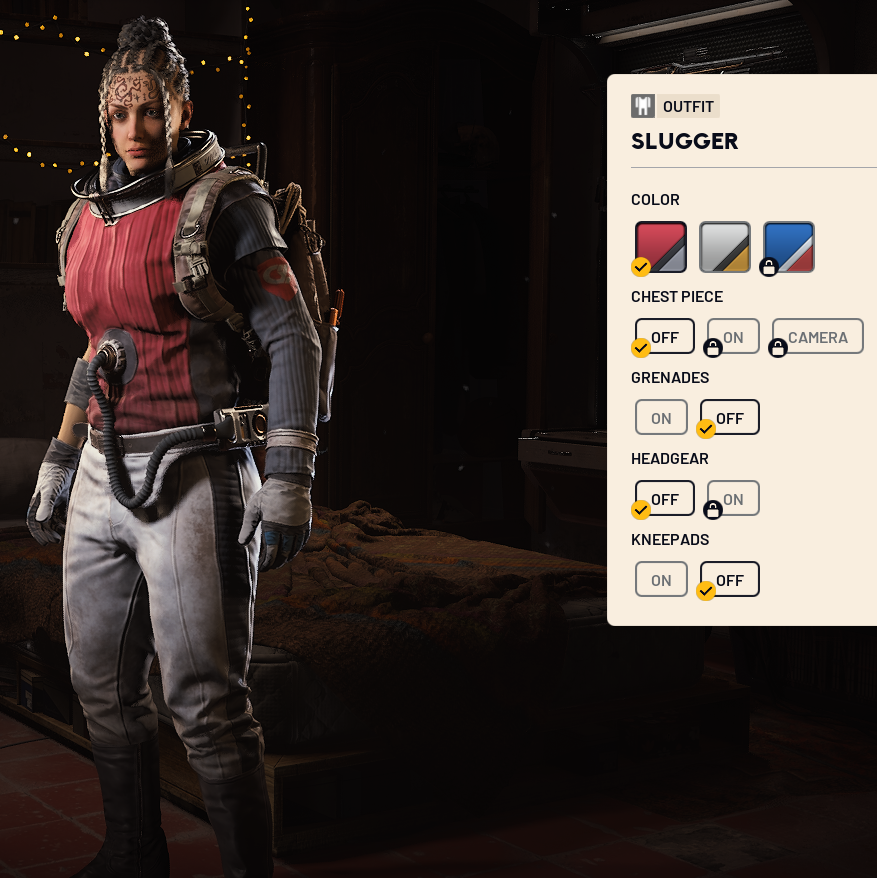Pick the locked blue and red color swatch
877x878 pixels.
tap(789, 246)
